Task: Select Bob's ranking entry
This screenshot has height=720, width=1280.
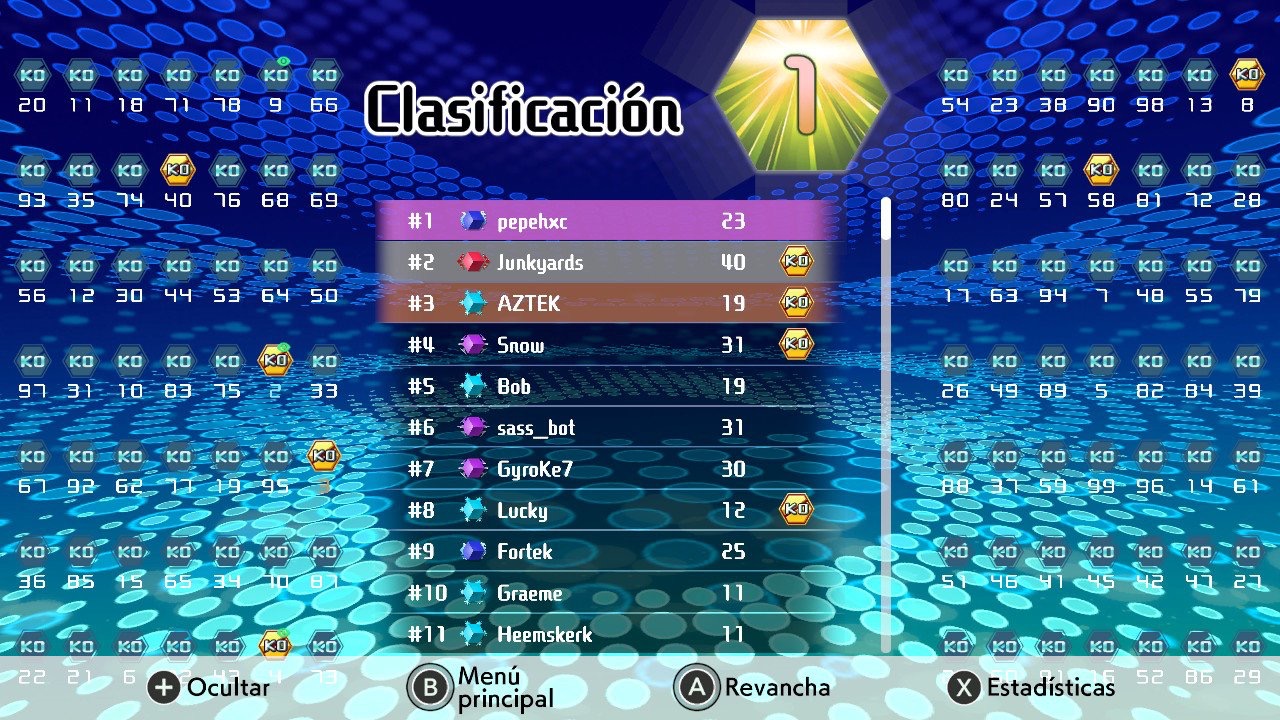Action: pyautogui.click(x=605, y=386)
